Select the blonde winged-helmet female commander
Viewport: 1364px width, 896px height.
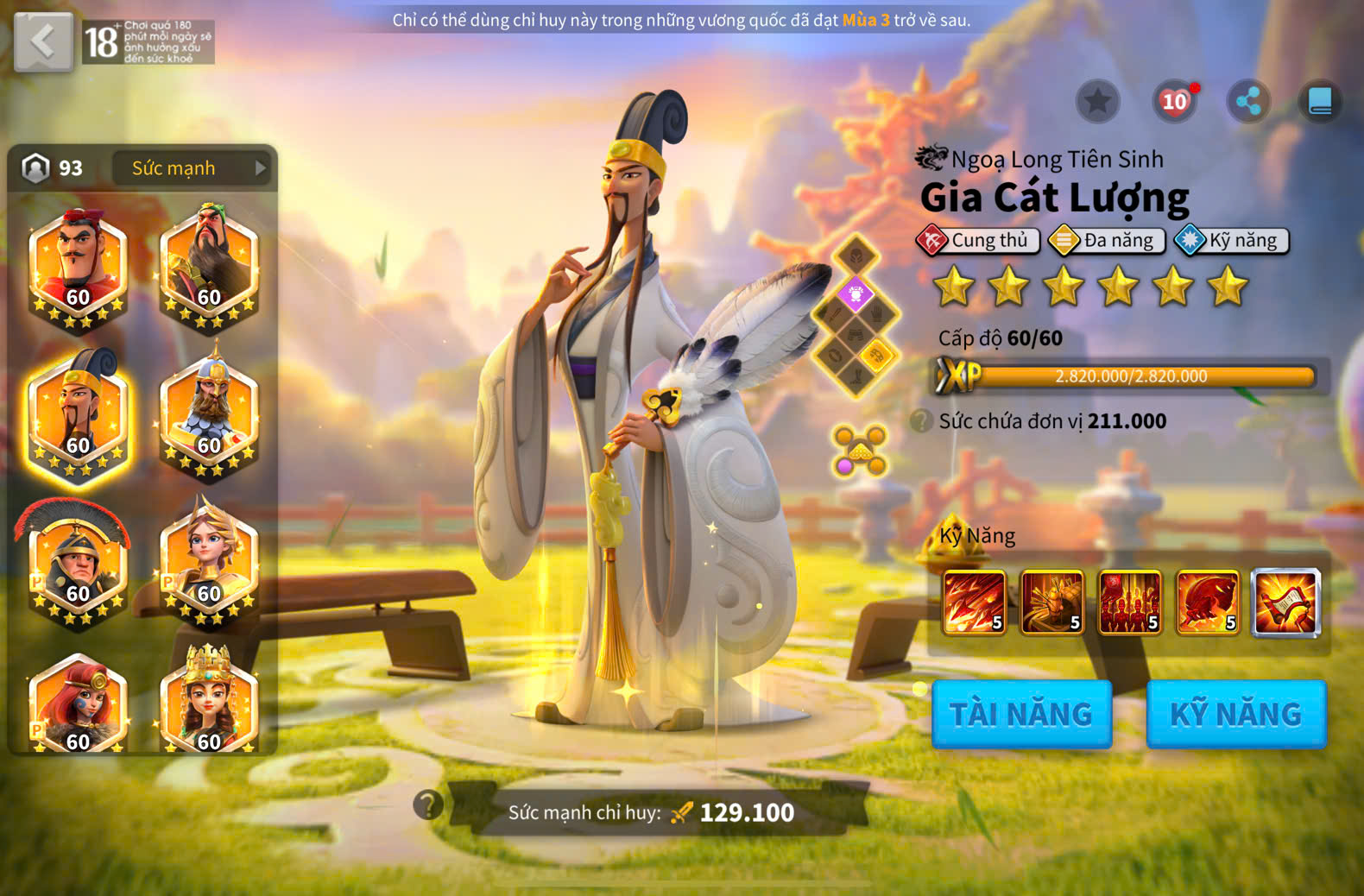click(209, 563)
